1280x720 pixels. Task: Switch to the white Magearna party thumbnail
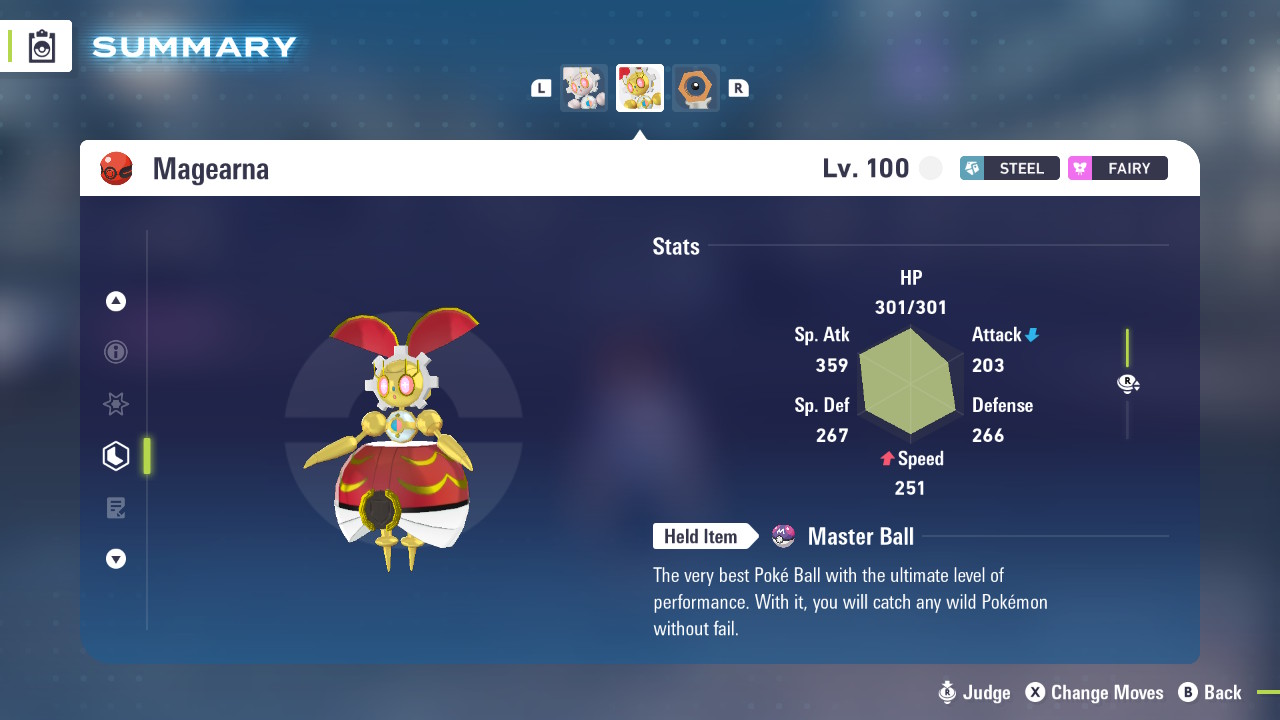pos(583,87)
